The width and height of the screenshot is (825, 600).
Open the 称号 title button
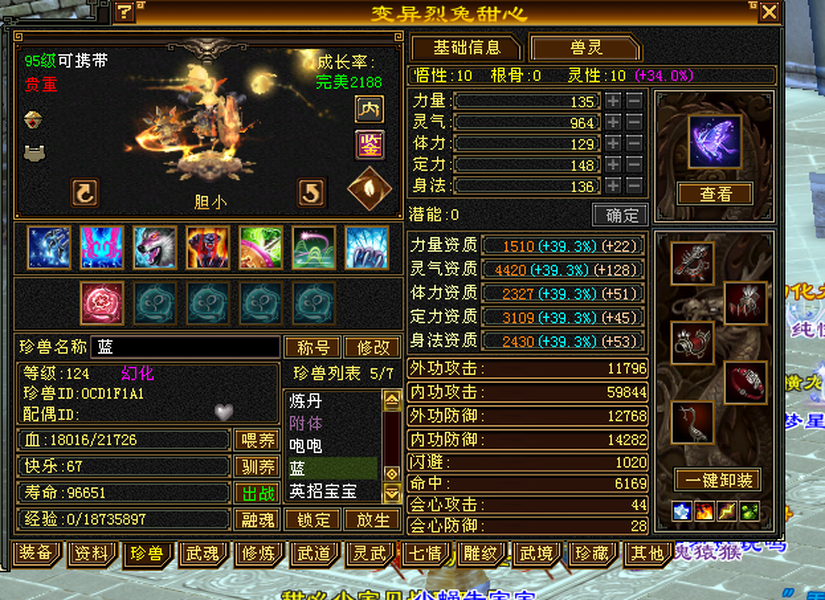(313, 347)
